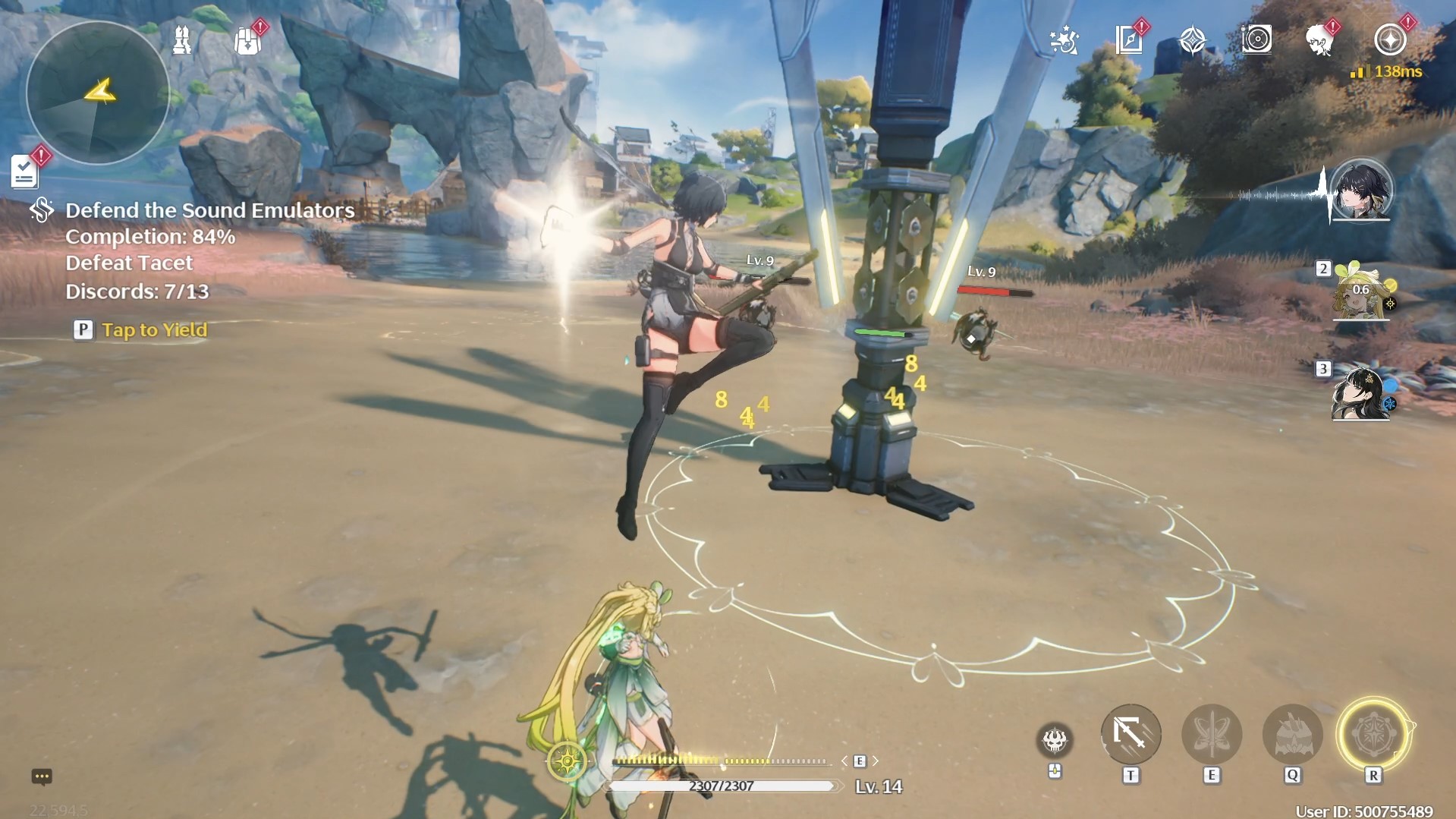Tap to Yield with the P button
This screenshot has height=819, width=1456.
82,329
